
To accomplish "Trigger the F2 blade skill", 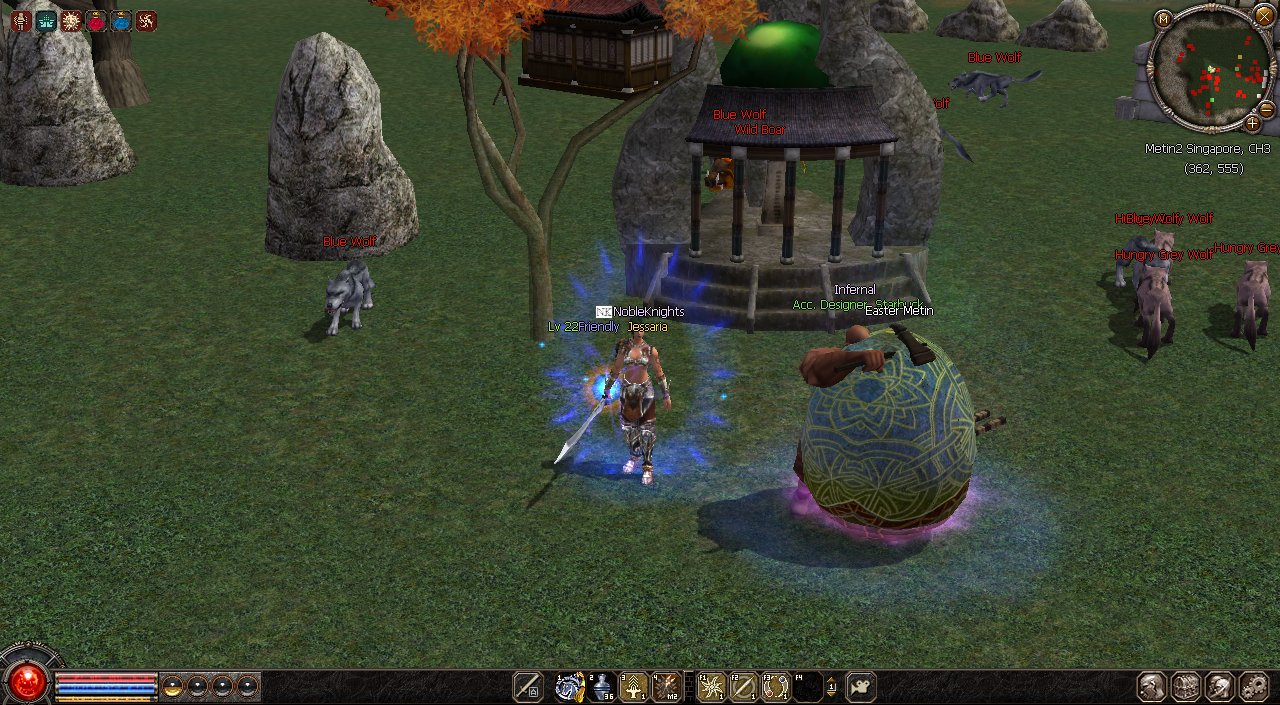I will coord(743,687).
